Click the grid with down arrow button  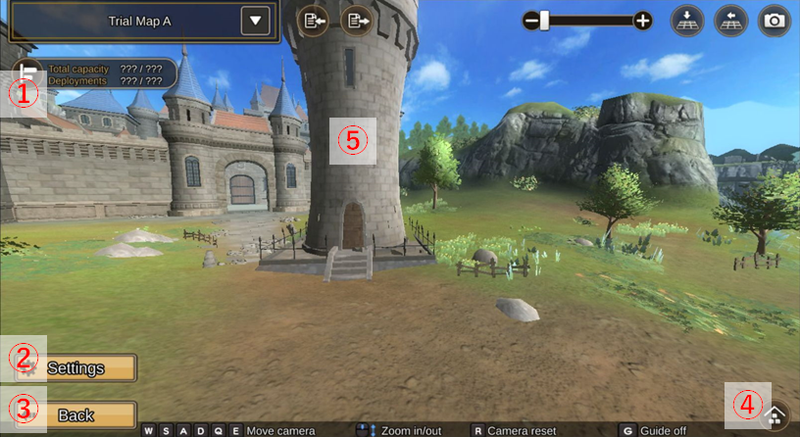pos(688,20)
